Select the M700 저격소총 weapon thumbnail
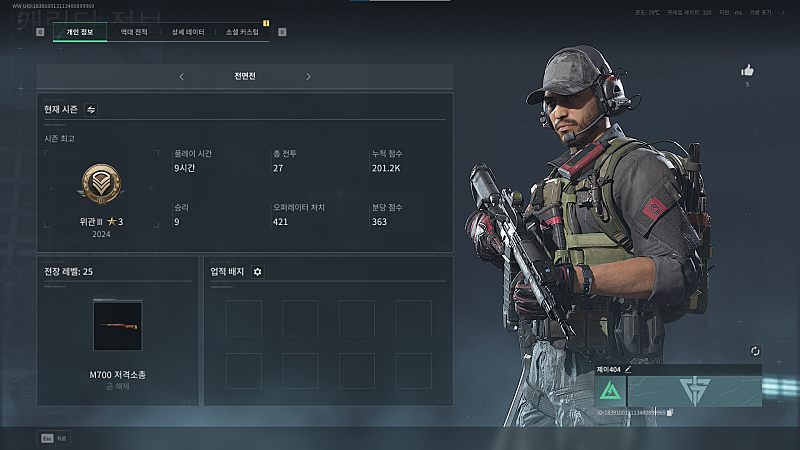 (x=118, y=327)
